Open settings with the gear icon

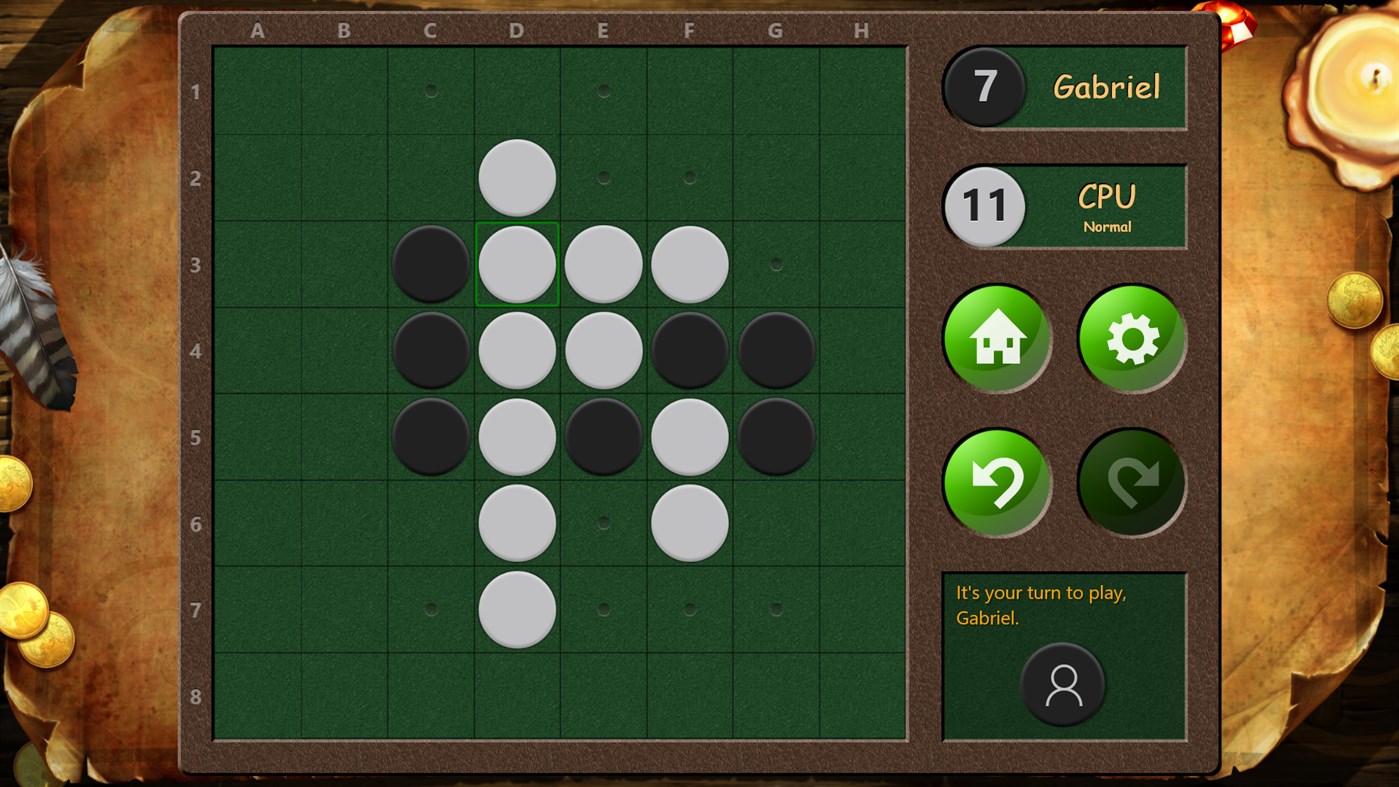tap(1130, 337)
